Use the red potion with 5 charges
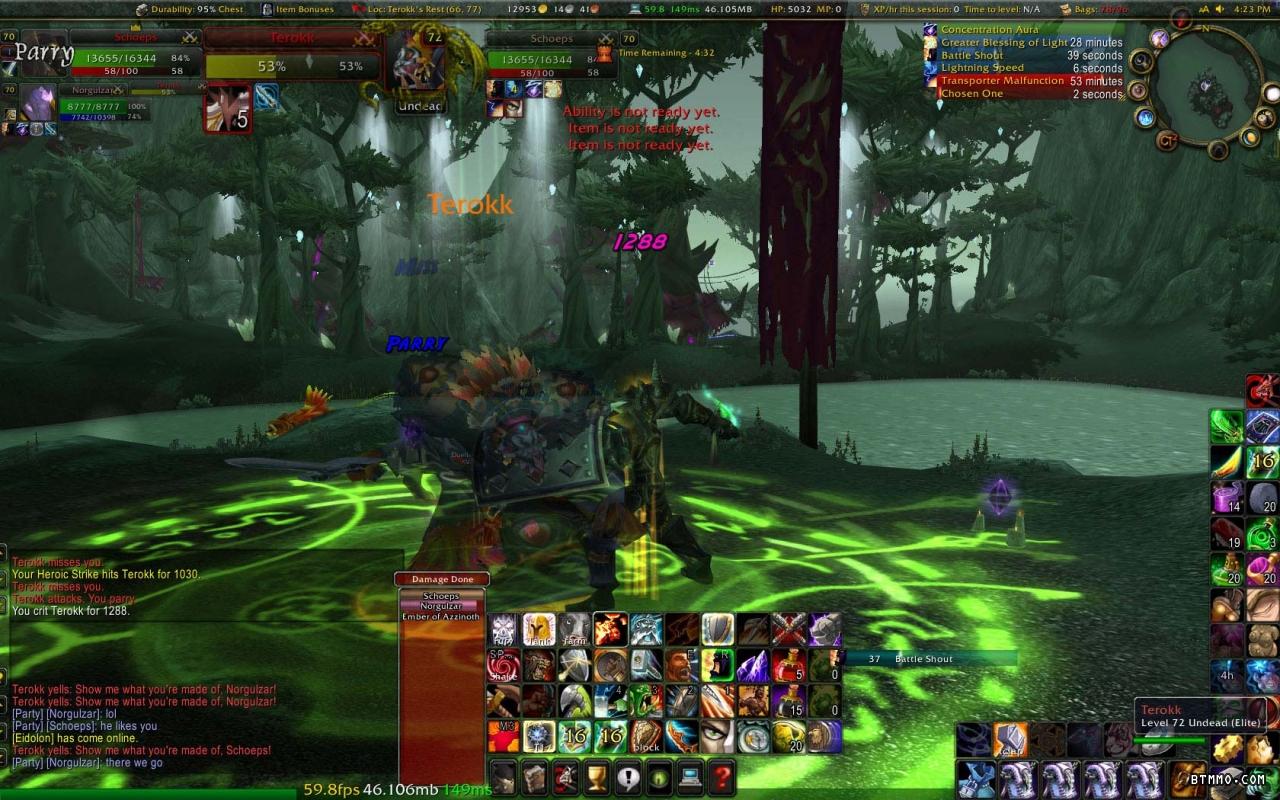 click(x=789, y=665)
